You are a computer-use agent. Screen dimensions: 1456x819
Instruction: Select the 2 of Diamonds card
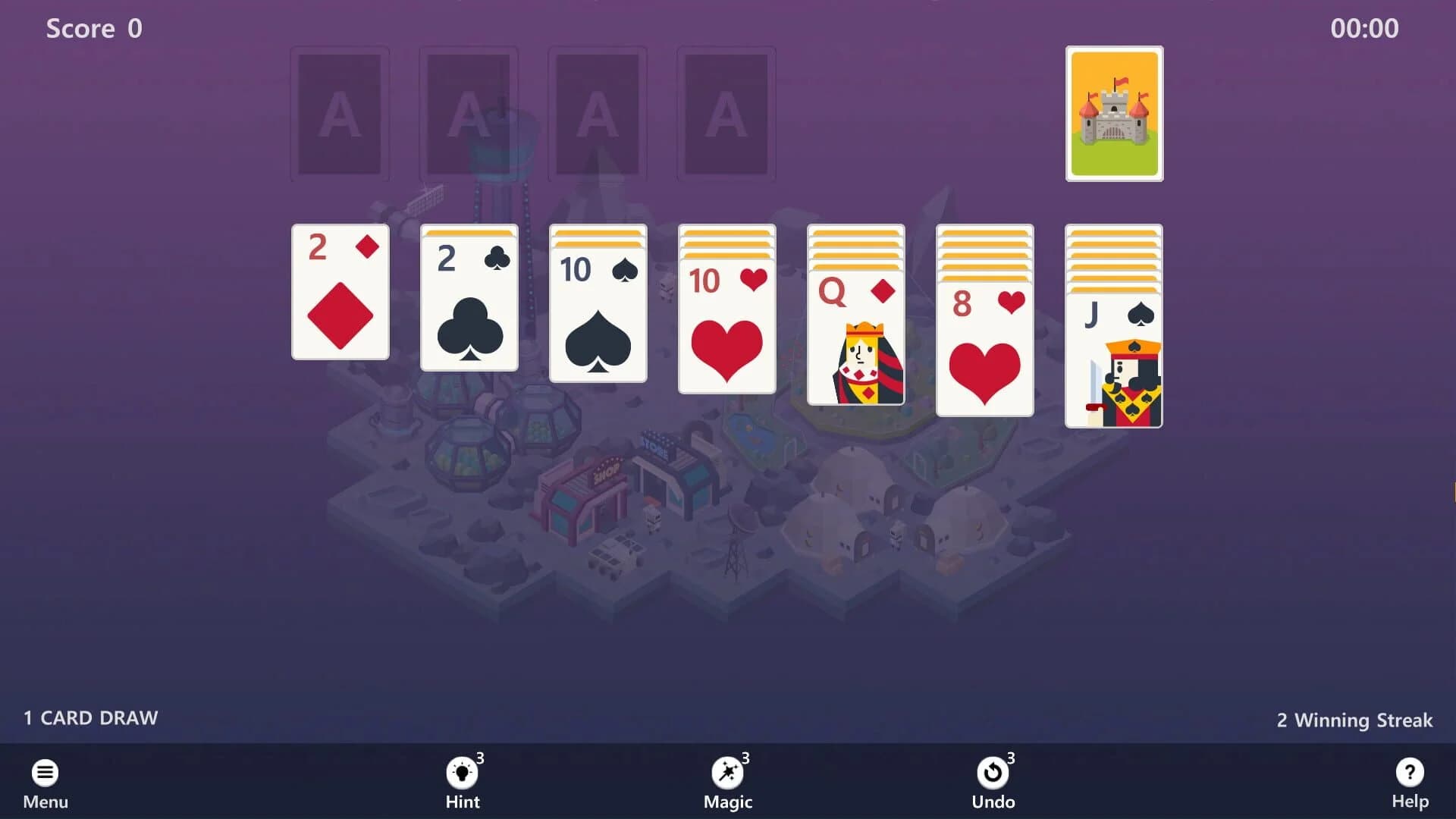pyautogui.click(x=339, y=292)
